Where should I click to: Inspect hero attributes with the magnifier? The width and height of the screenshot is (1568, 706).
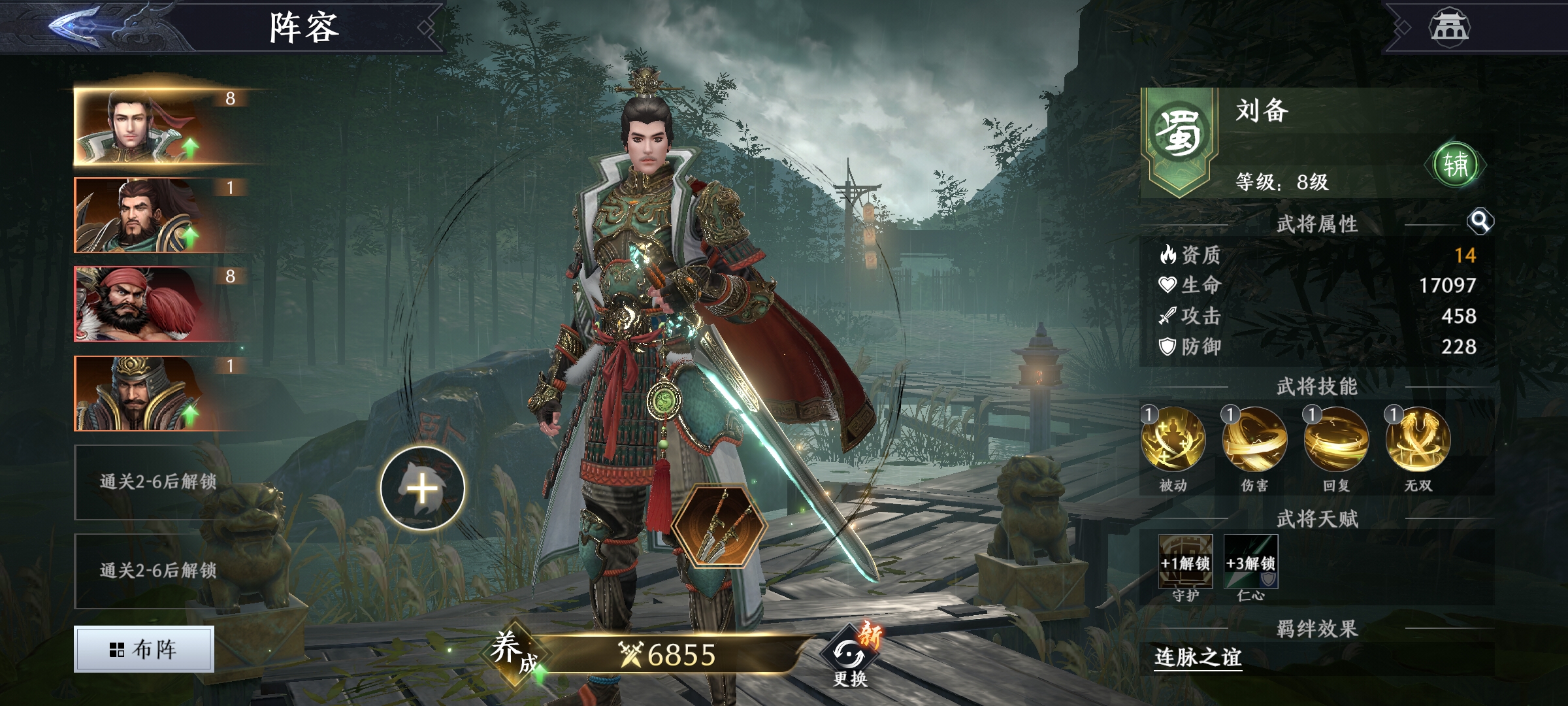point(1480,222)
